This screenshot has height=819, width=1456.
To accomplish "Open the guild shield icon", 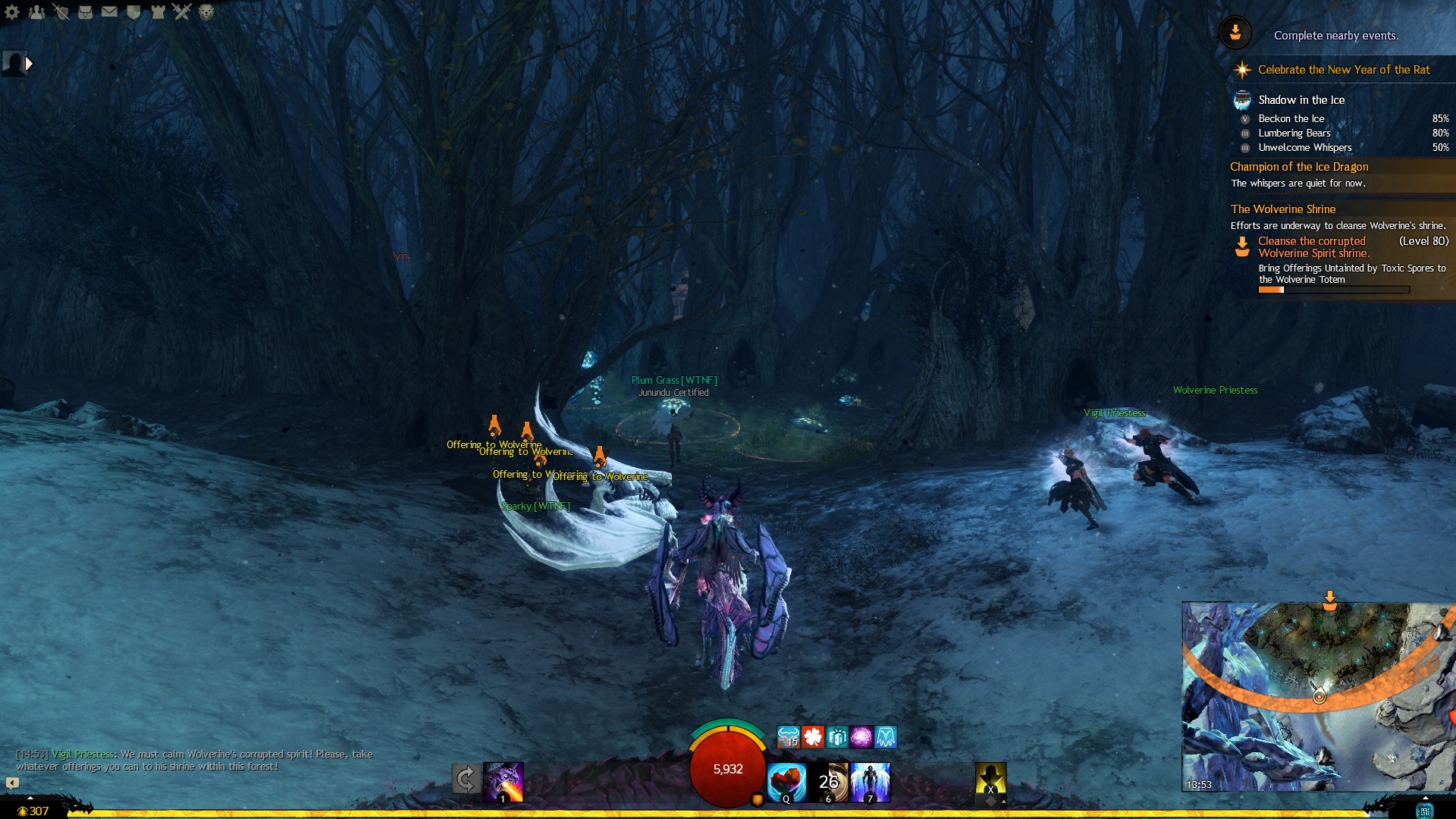I will click(133, 12).
